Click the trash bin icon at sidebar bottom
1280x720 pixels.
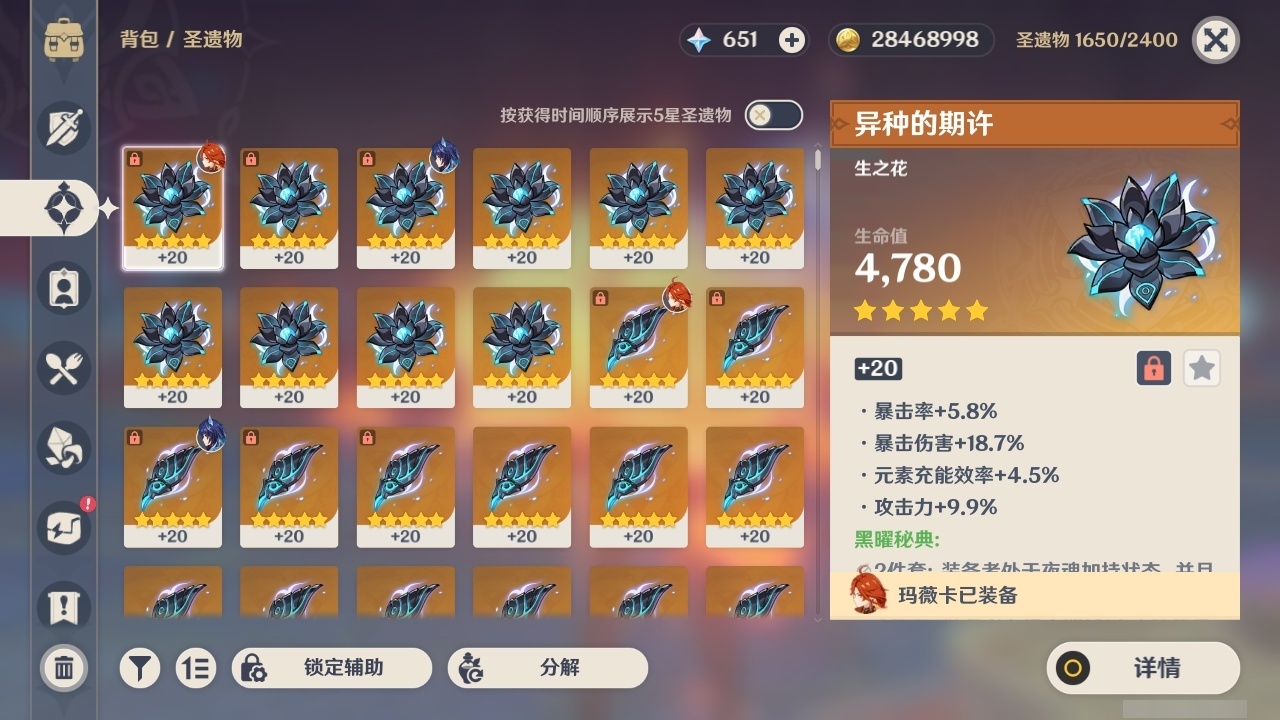coord(62,667)
